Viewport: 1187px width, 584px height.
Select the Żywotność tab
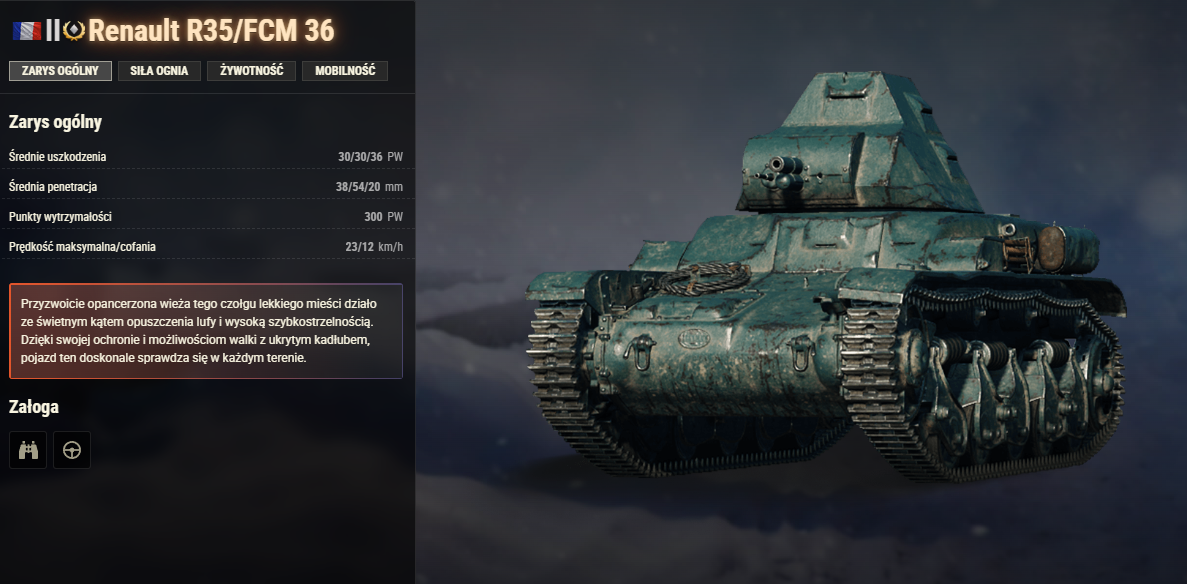tap(251, 71)
